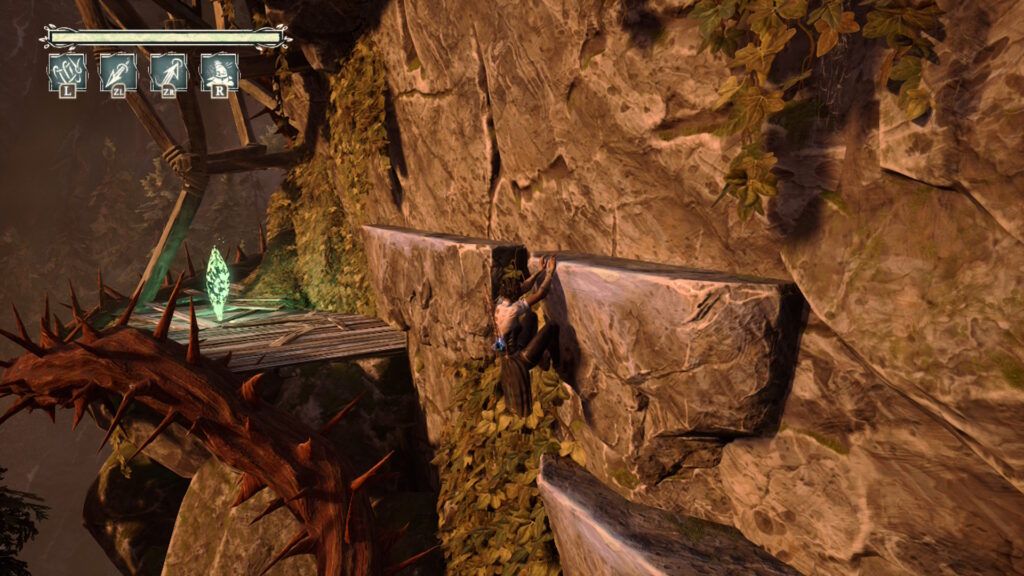Select the downward dagger strike ability
1024x576 pixels.
(118, 72)
